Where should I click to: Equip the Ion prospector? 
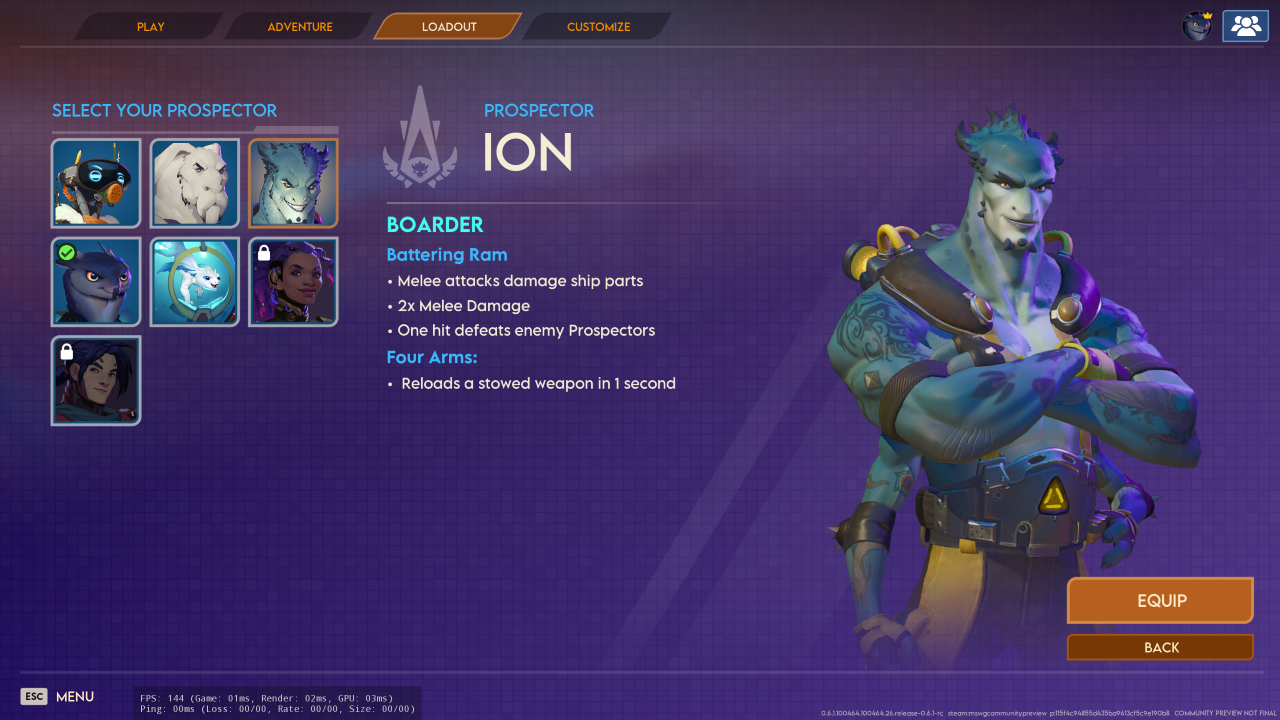(1160, 601)
